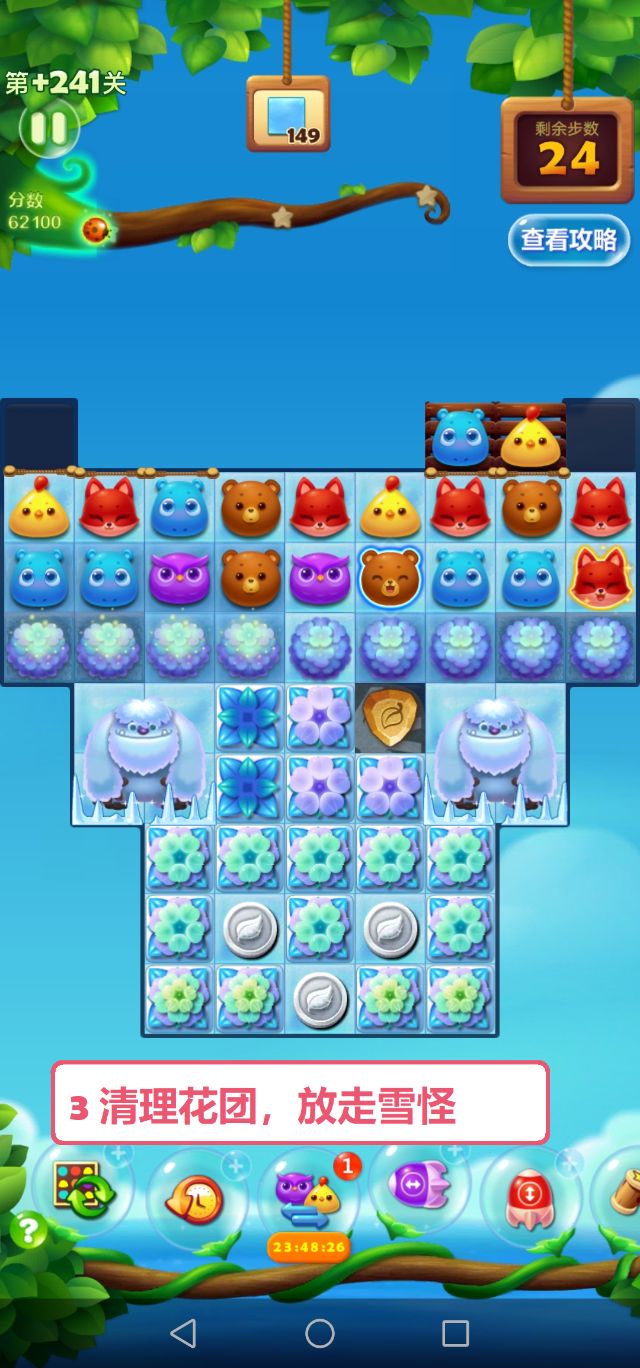The image size is (640, 1368).
Task: Tap the Android home circle button
Action: [320, 1332]
